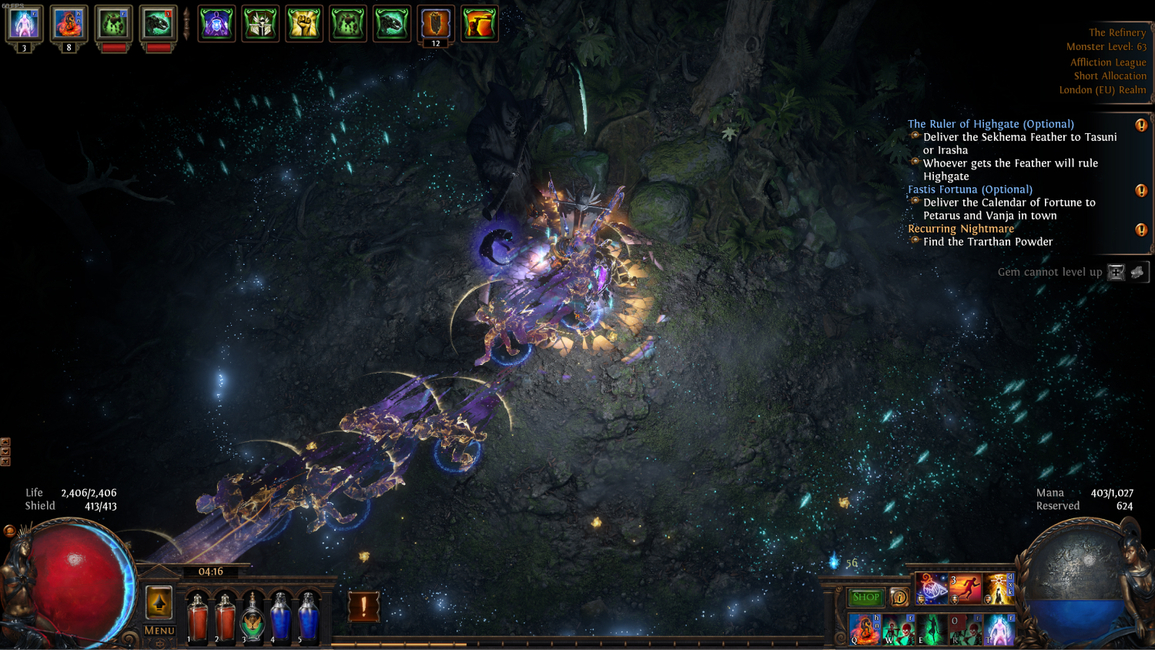Open The Ruler of Highgate quest

pos(990,124)
